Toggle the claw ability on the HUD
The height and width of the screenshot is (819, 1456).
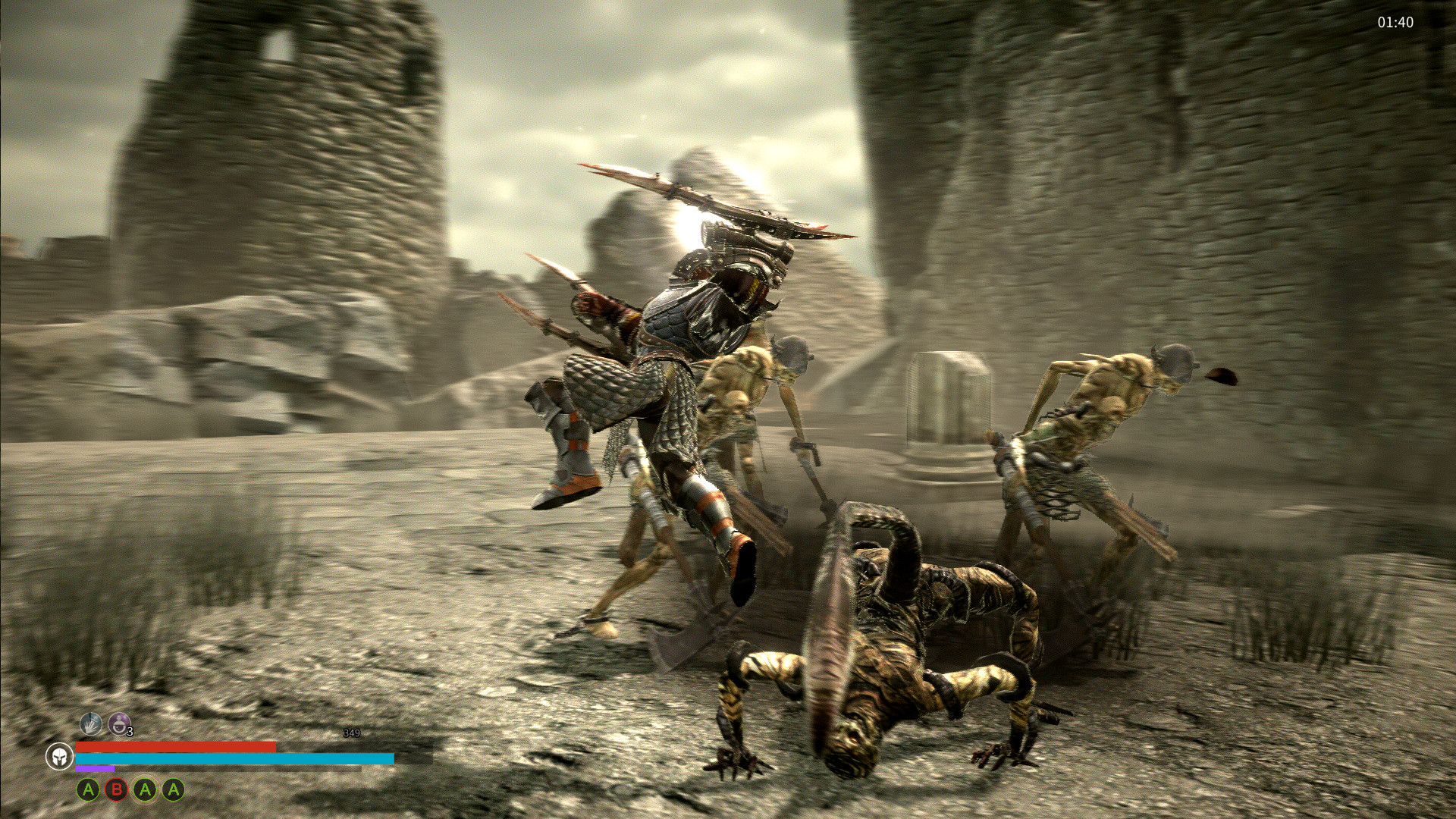pyautogui.click(x=90, y=723)
